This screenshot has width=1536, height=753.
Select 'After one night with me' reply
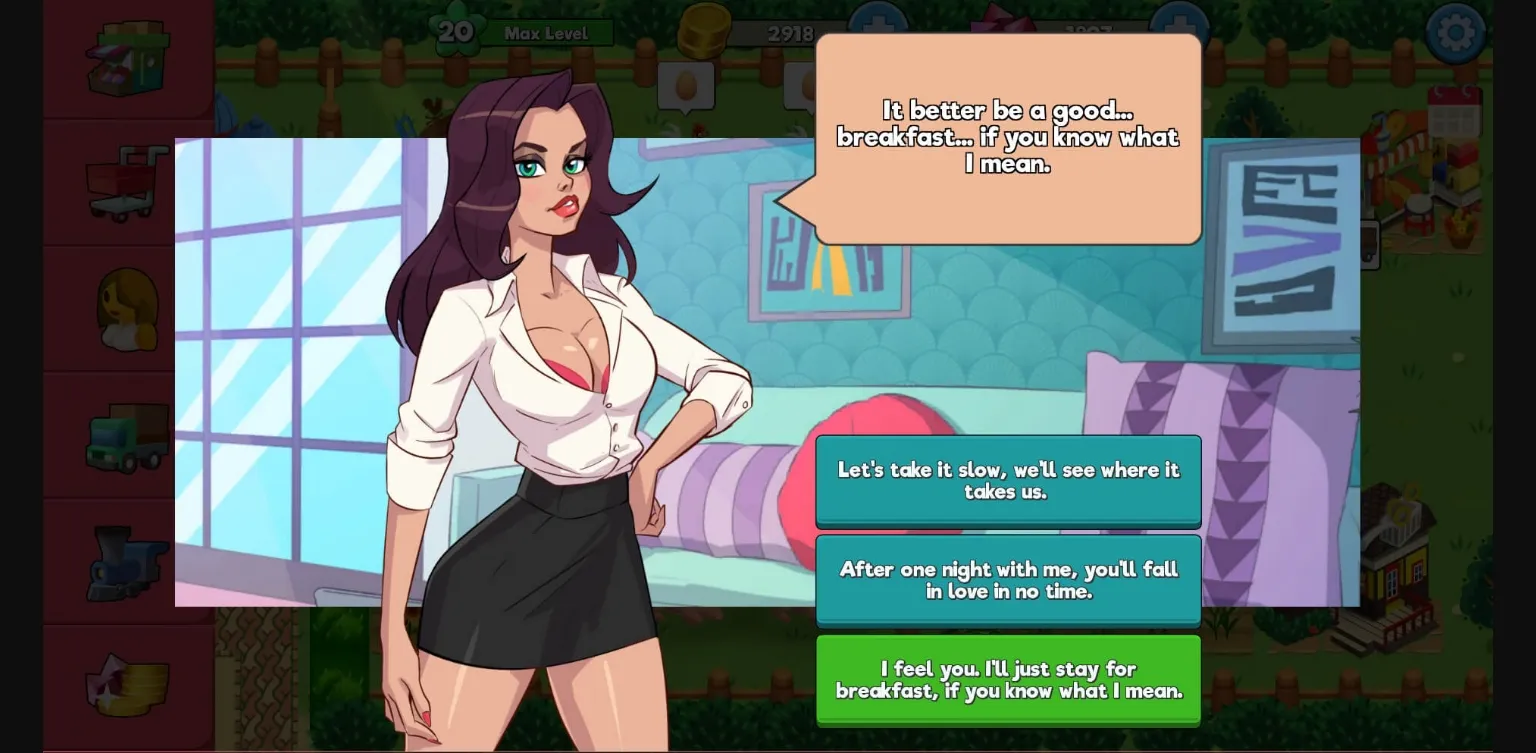(x=1008, y=580)
